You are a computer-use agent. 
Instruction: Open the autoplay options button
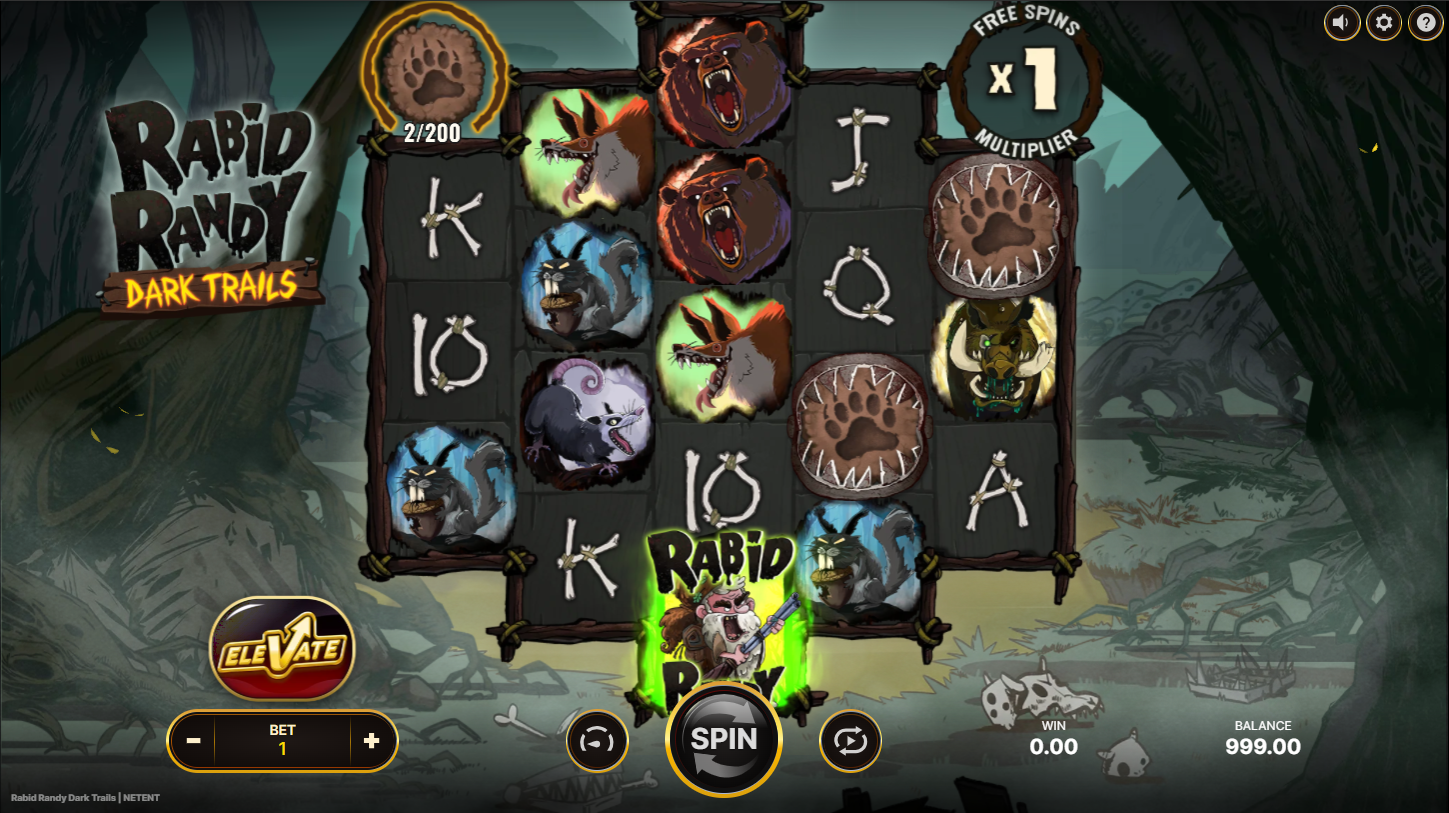(850, 741)
